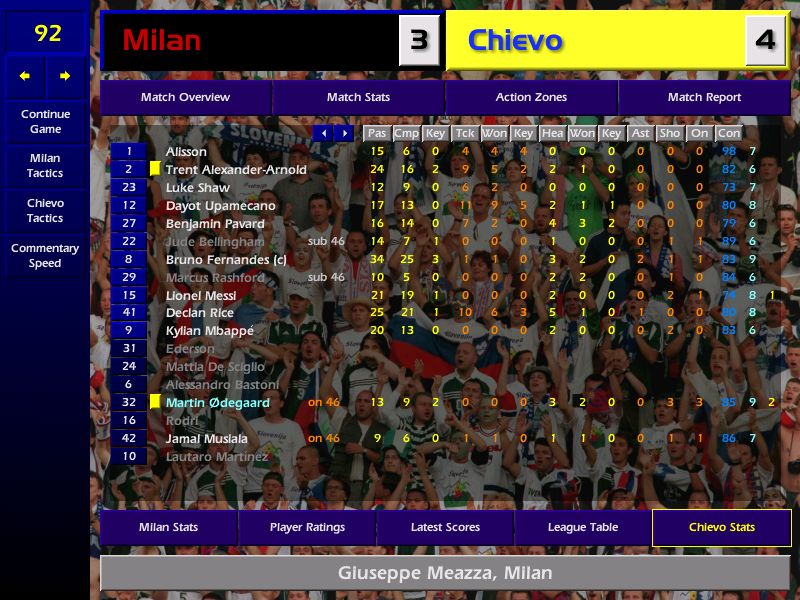Screen dimensions: 800x600
Task: View Latest Scores
Action: (445, 528)
